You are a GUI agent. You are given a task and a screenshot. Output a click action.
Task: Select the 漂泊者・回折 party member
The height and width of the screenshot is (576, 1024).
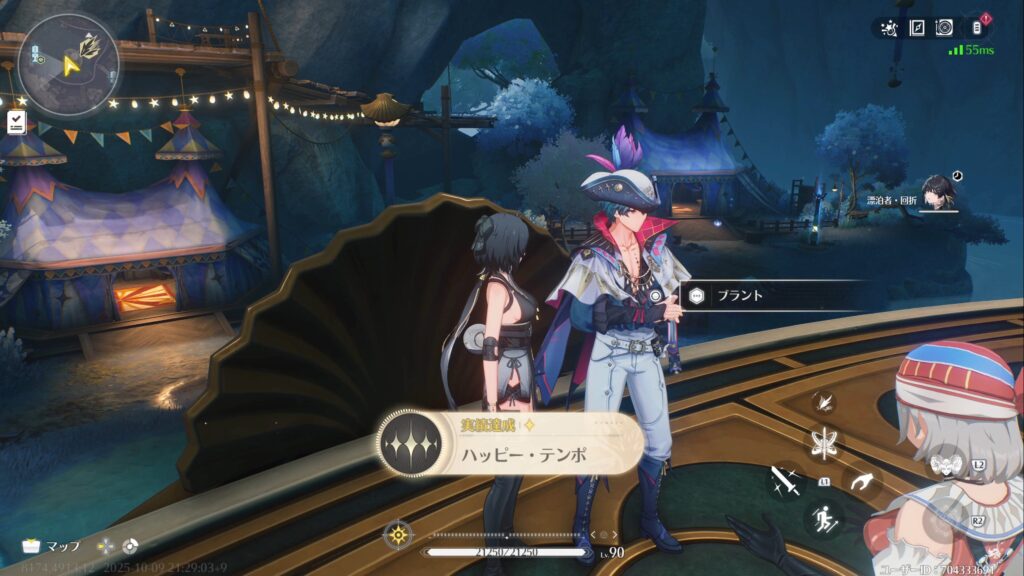[938, 192]
